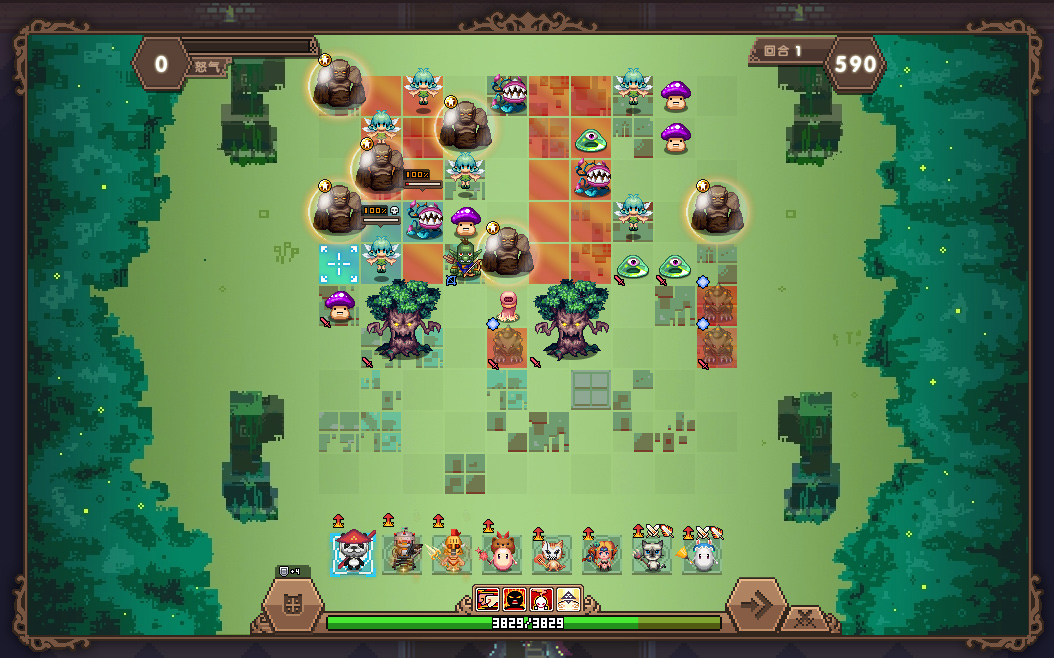Select the panda with red hat unit
Image resolution: width=1054 pixels, height=658 pixels.
(x=352, y=554)
